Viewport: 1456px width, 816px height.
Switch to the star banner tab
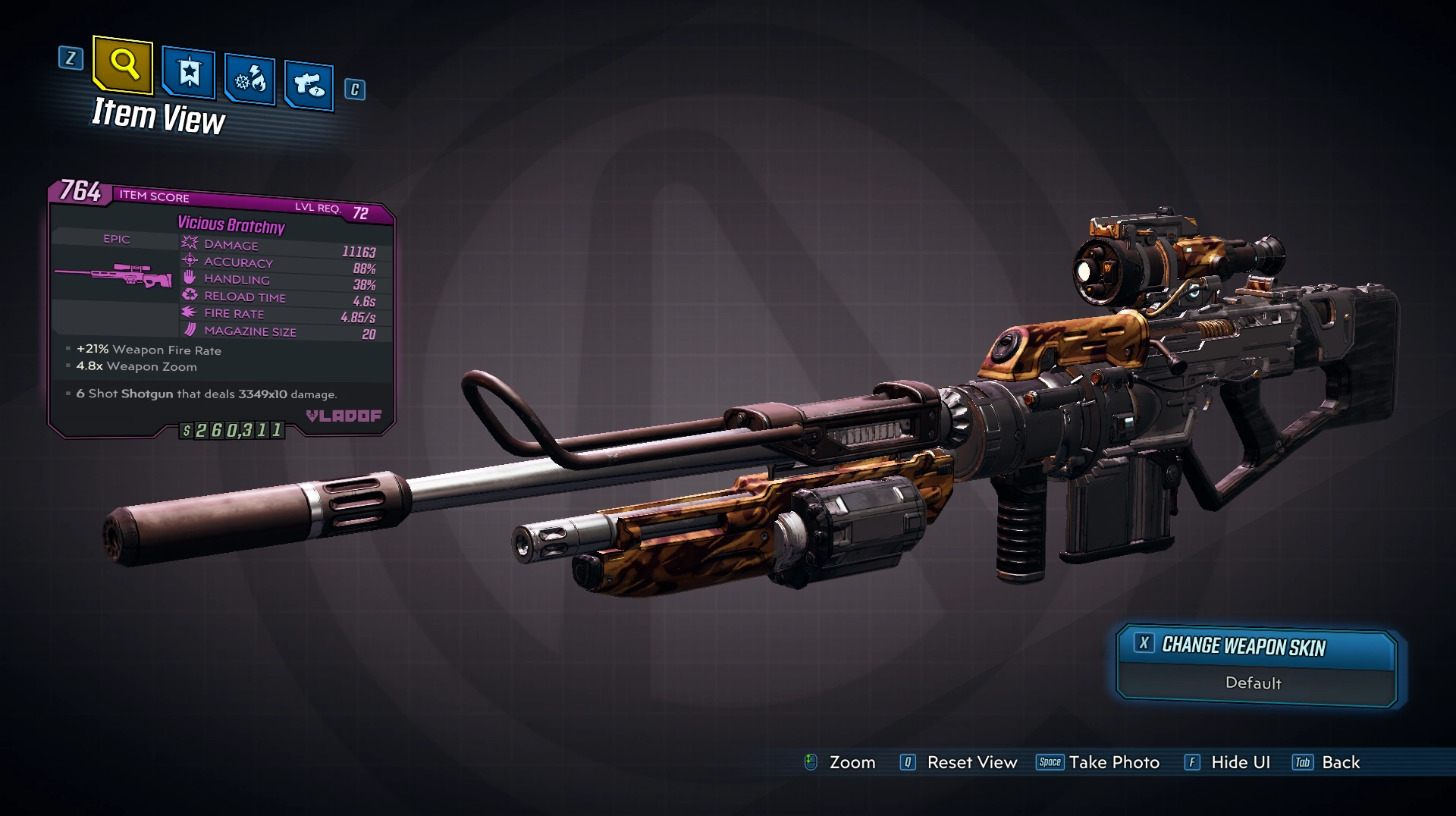[189, 74]
